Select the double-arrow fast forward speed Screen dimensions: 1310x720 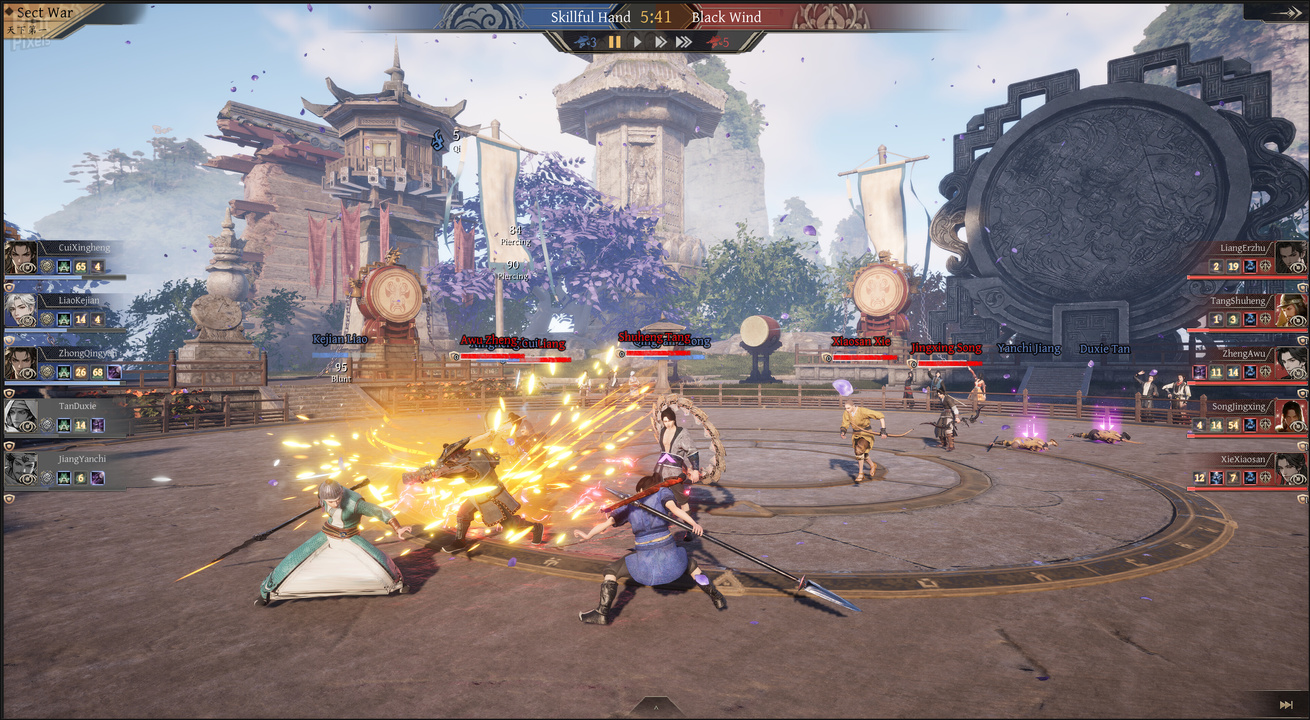(x=660, y=42)
